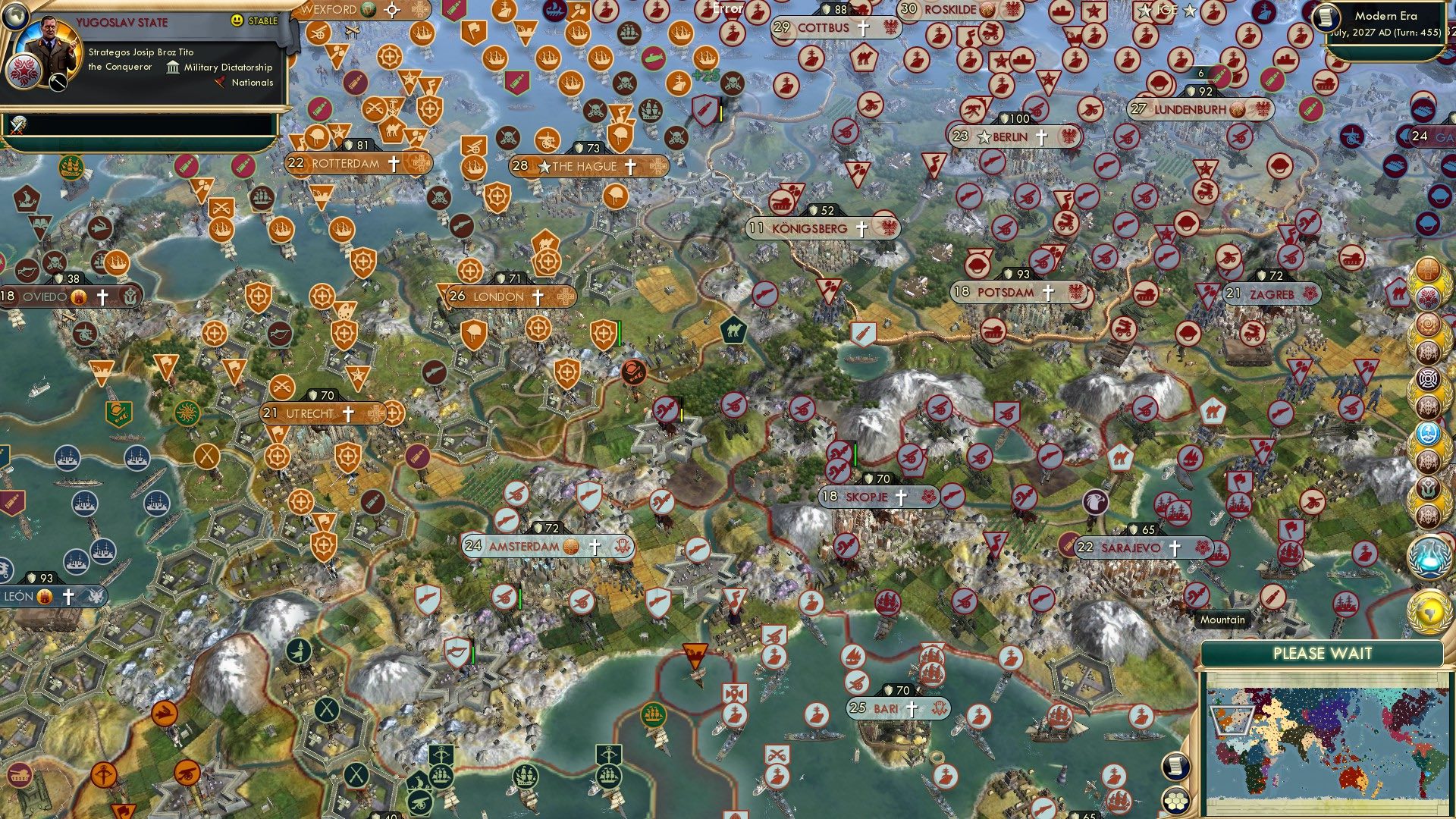Select the Berlin city banner
Viewport: 1456px width, 819px height.
[x=1009, y=138]
